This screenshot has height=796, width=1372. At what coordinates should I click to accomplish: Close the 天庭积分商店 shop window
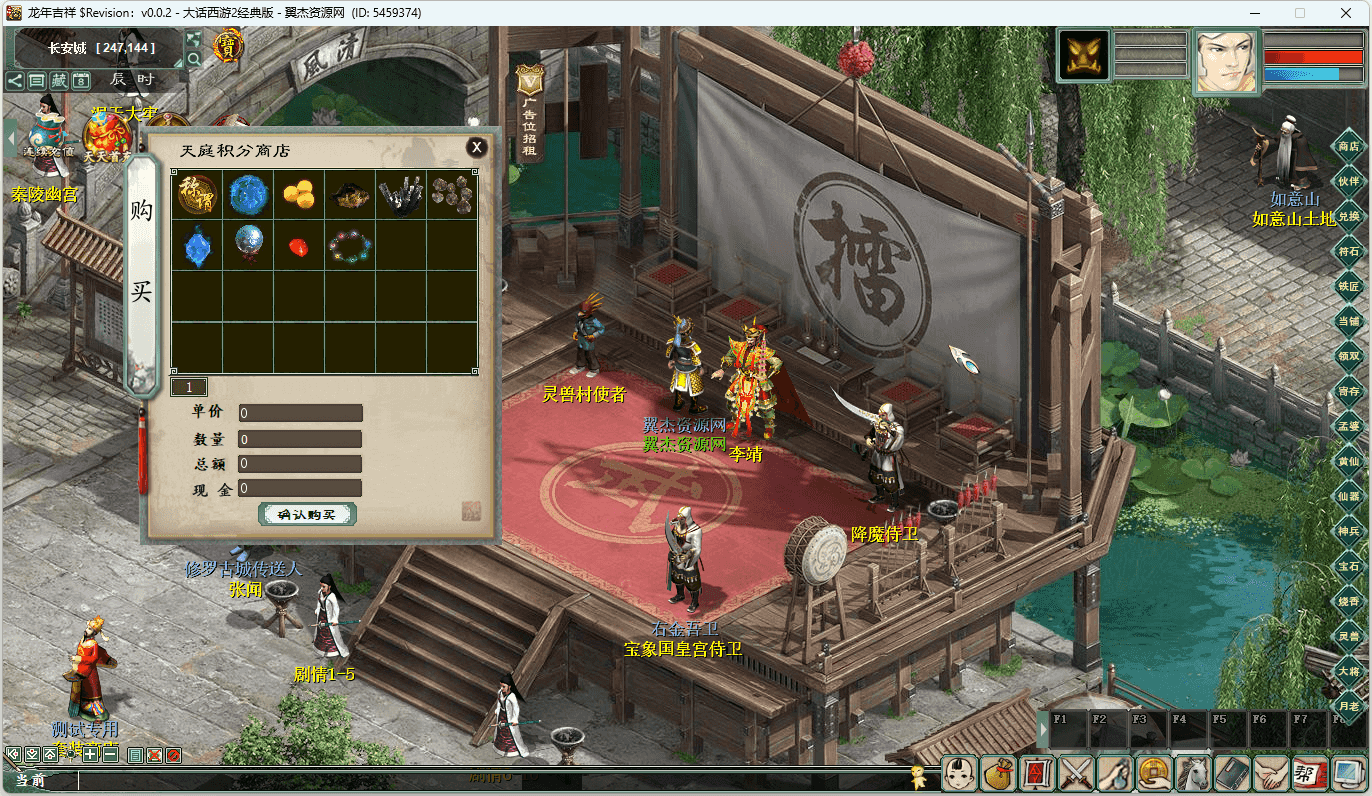click(477, 147)
